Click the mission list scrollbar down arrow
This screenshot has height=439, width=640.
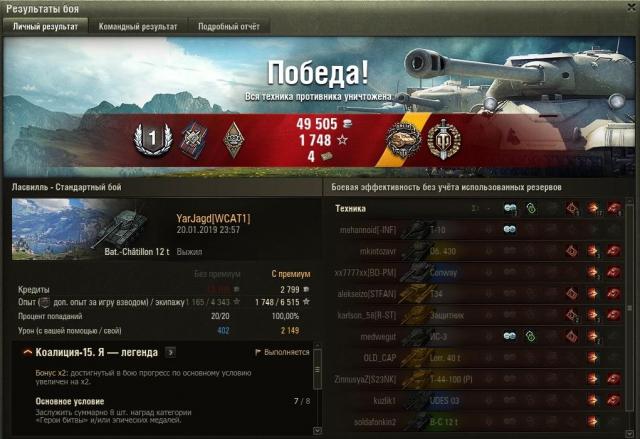pos(317,432)
